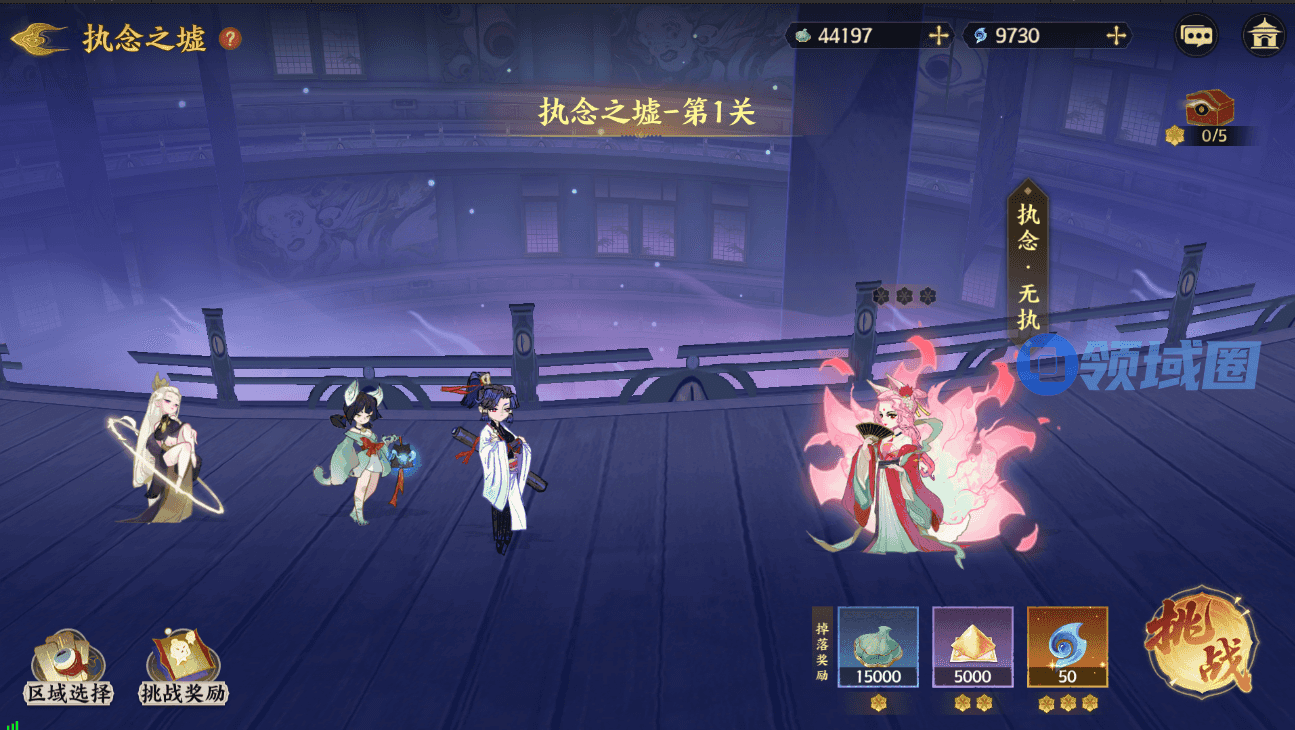Go back using the golden arrow

coord(40,39)
